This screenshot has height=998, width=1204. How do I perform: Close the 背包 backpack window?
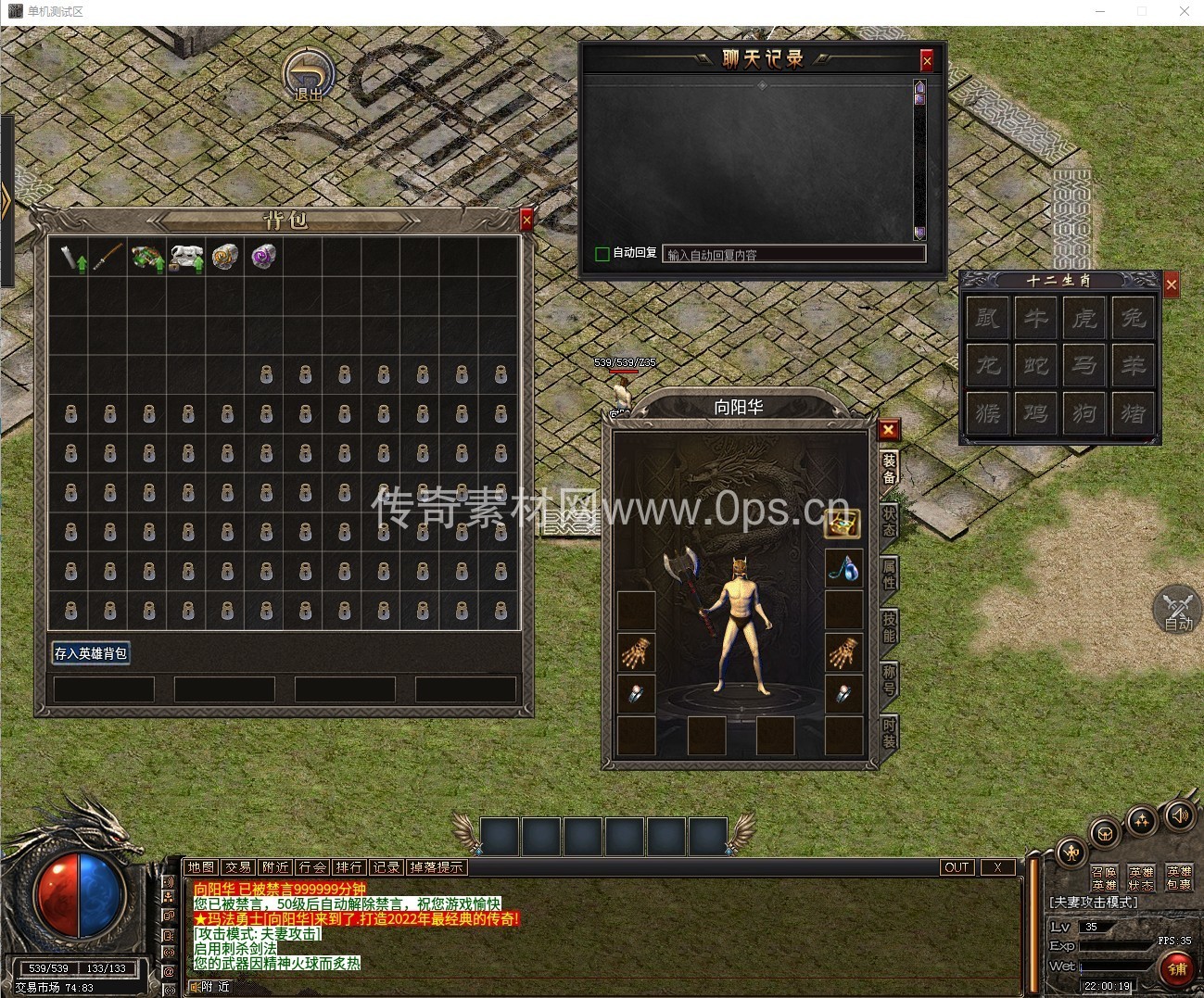pos(526,220)
